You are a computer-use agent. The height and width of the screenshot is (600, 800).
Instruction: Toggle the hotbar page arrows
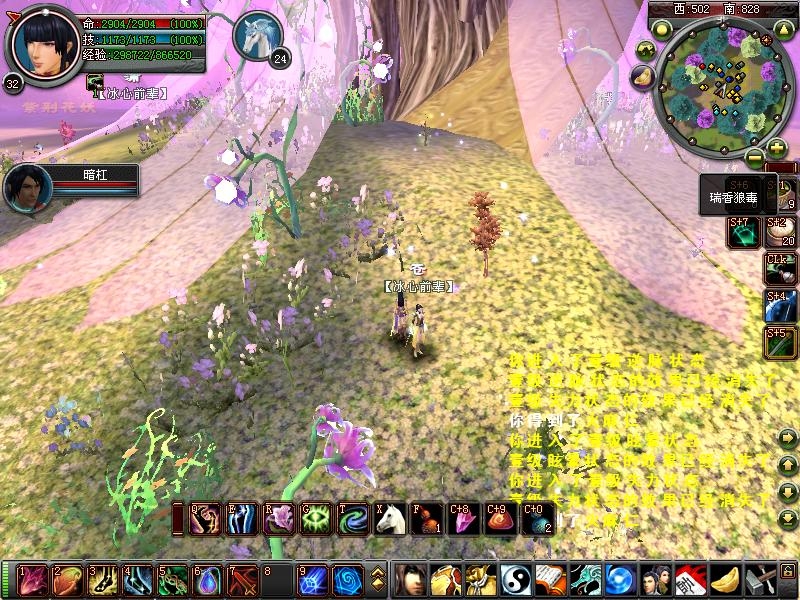click(378, 580)
